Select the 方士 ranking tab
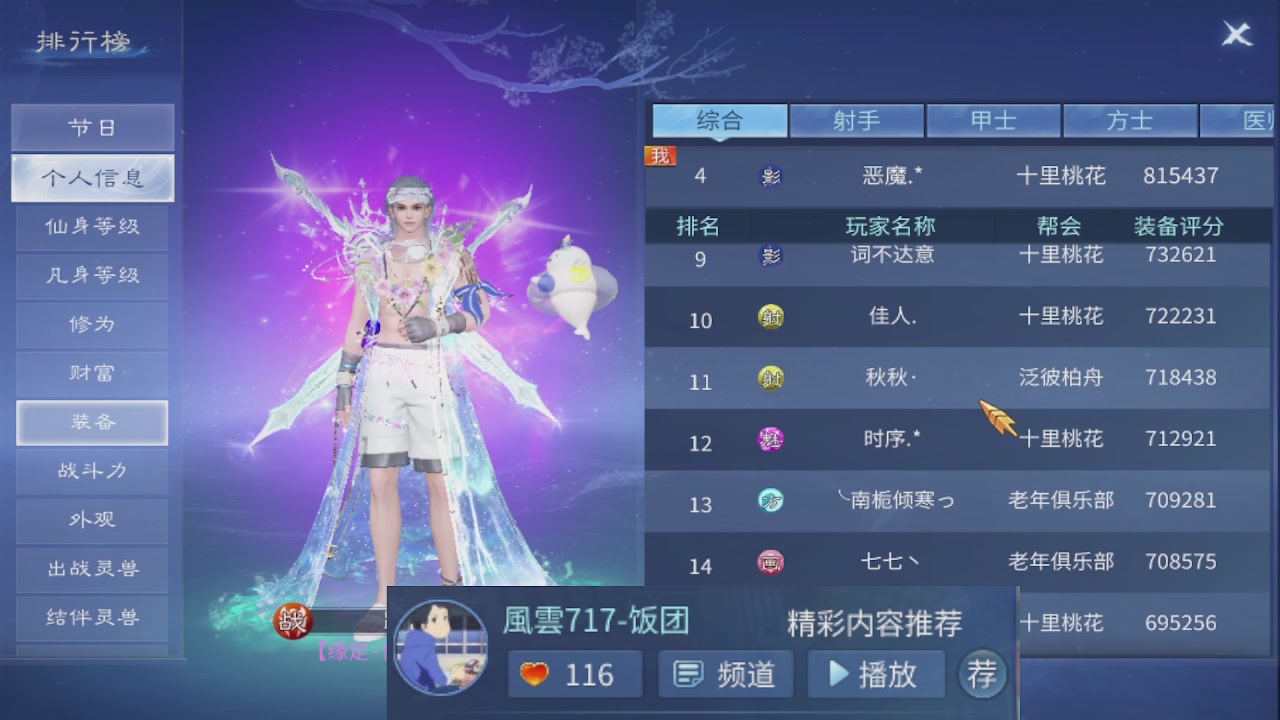 point(1131,120)
